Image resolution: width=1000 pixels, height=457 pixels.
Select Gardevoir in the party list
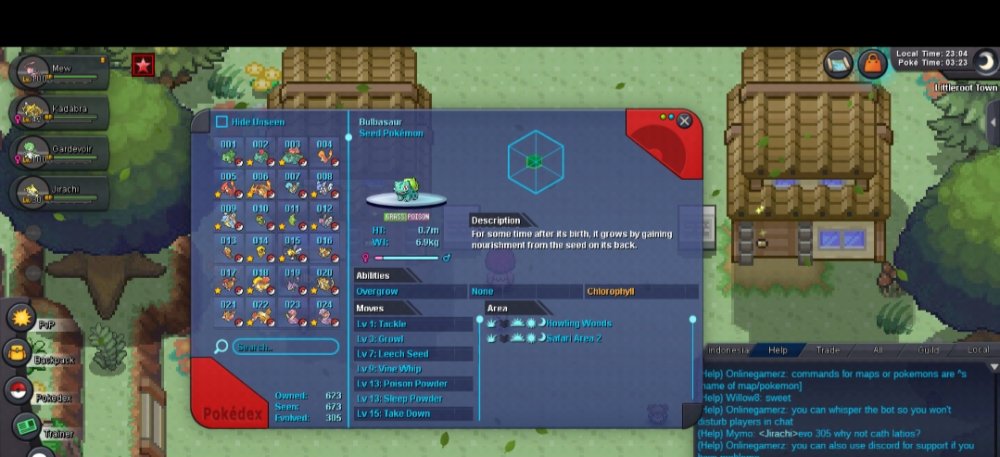[x=58, y=150]
